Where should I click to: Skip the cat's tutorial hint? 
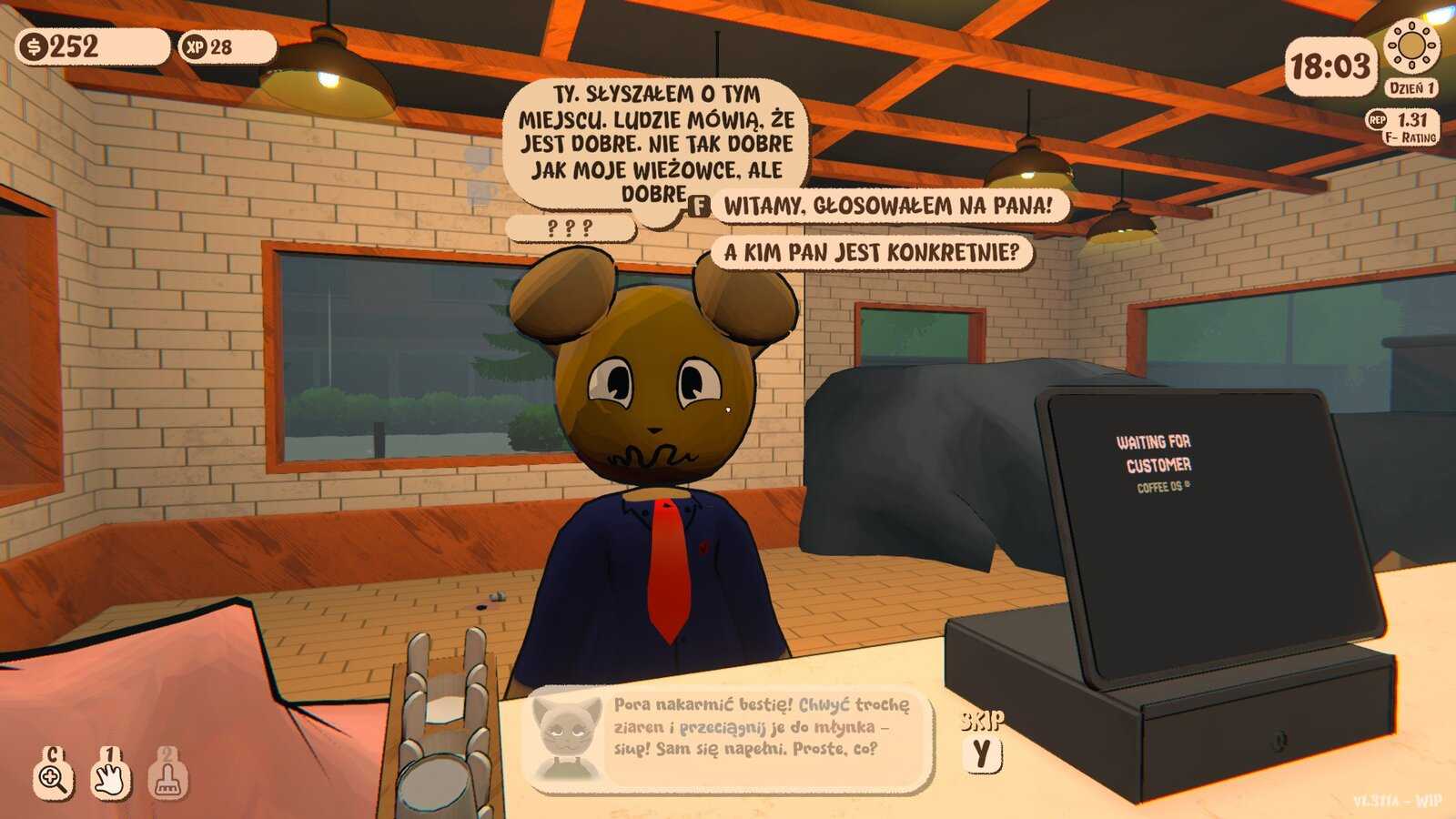(982, 753)
